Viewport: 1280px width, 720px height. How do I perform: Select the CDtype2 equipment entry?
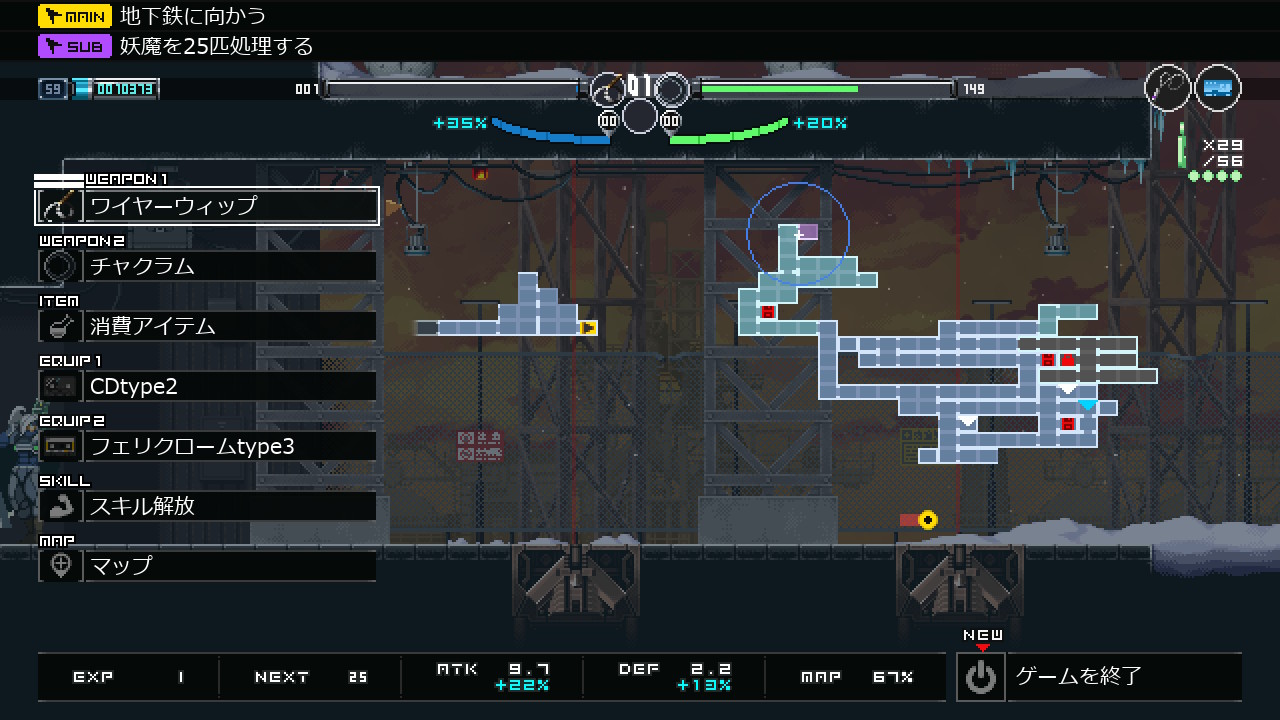tap(208, 386)
